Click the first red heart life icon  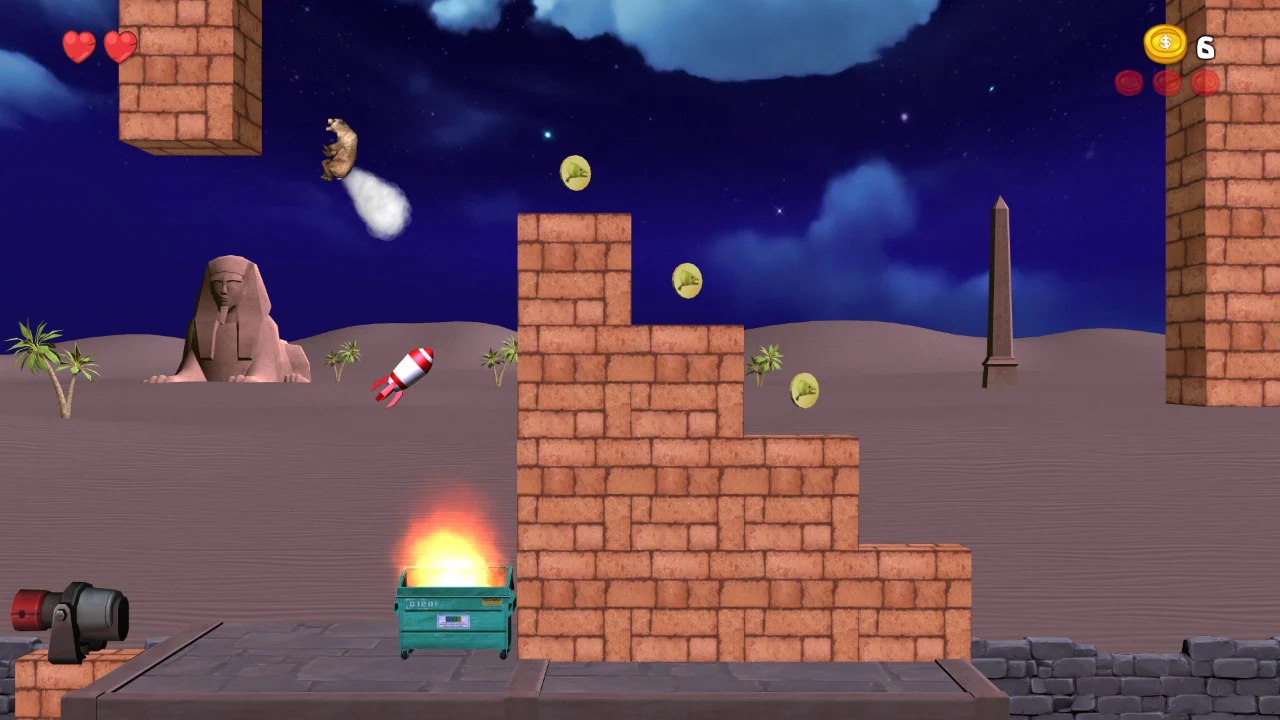click(x=79, y=46)
